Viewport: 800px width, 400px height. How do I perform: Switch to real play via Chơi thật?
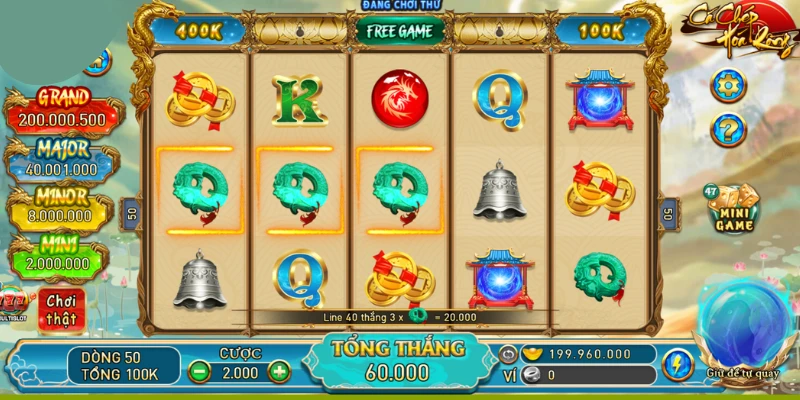click(62, 310)
